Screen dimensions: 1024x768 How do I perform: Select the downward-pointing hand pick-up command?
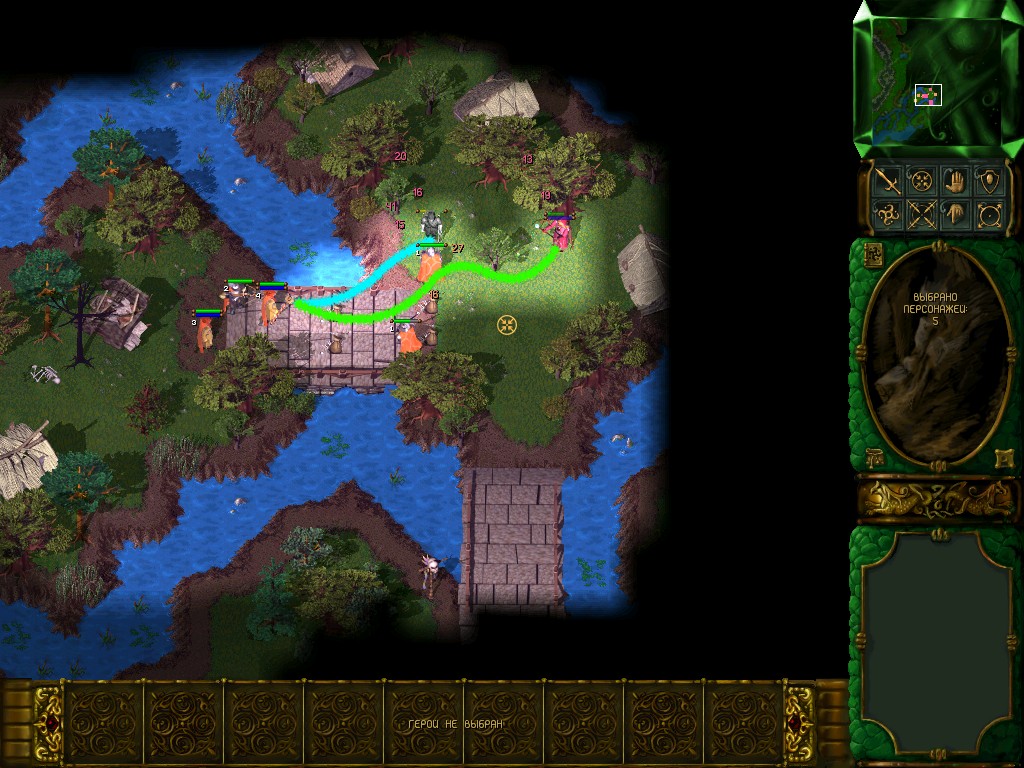[955, 214]
